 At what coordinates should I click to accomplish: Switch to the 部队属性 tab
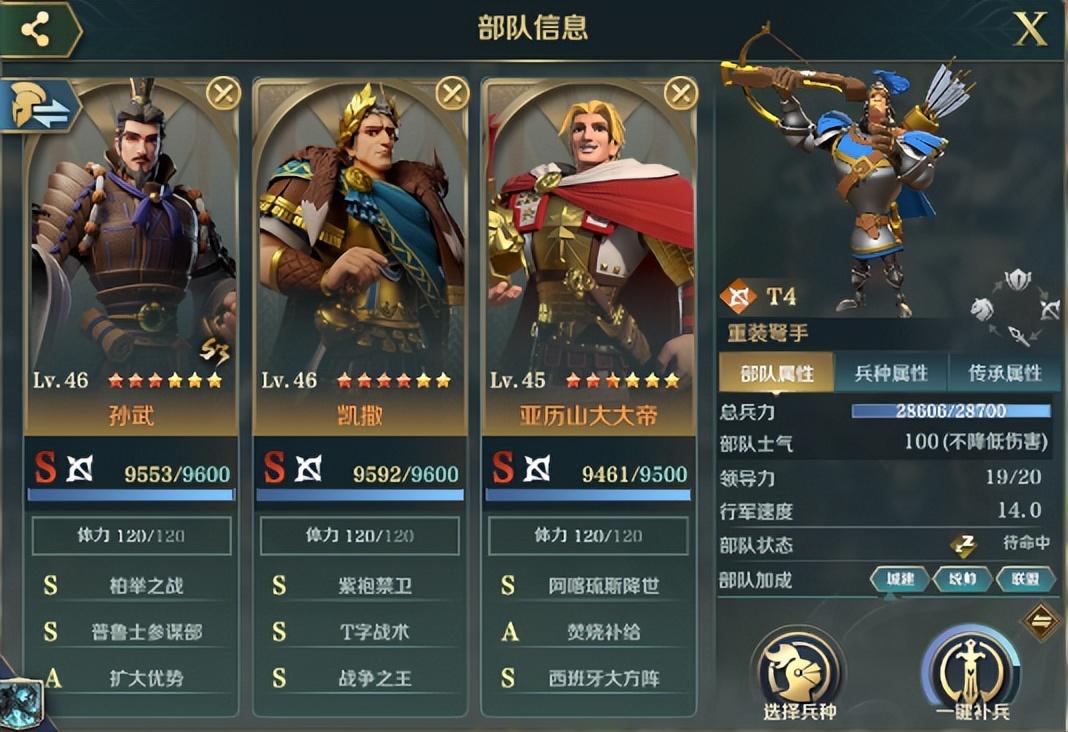pos(777,374)
